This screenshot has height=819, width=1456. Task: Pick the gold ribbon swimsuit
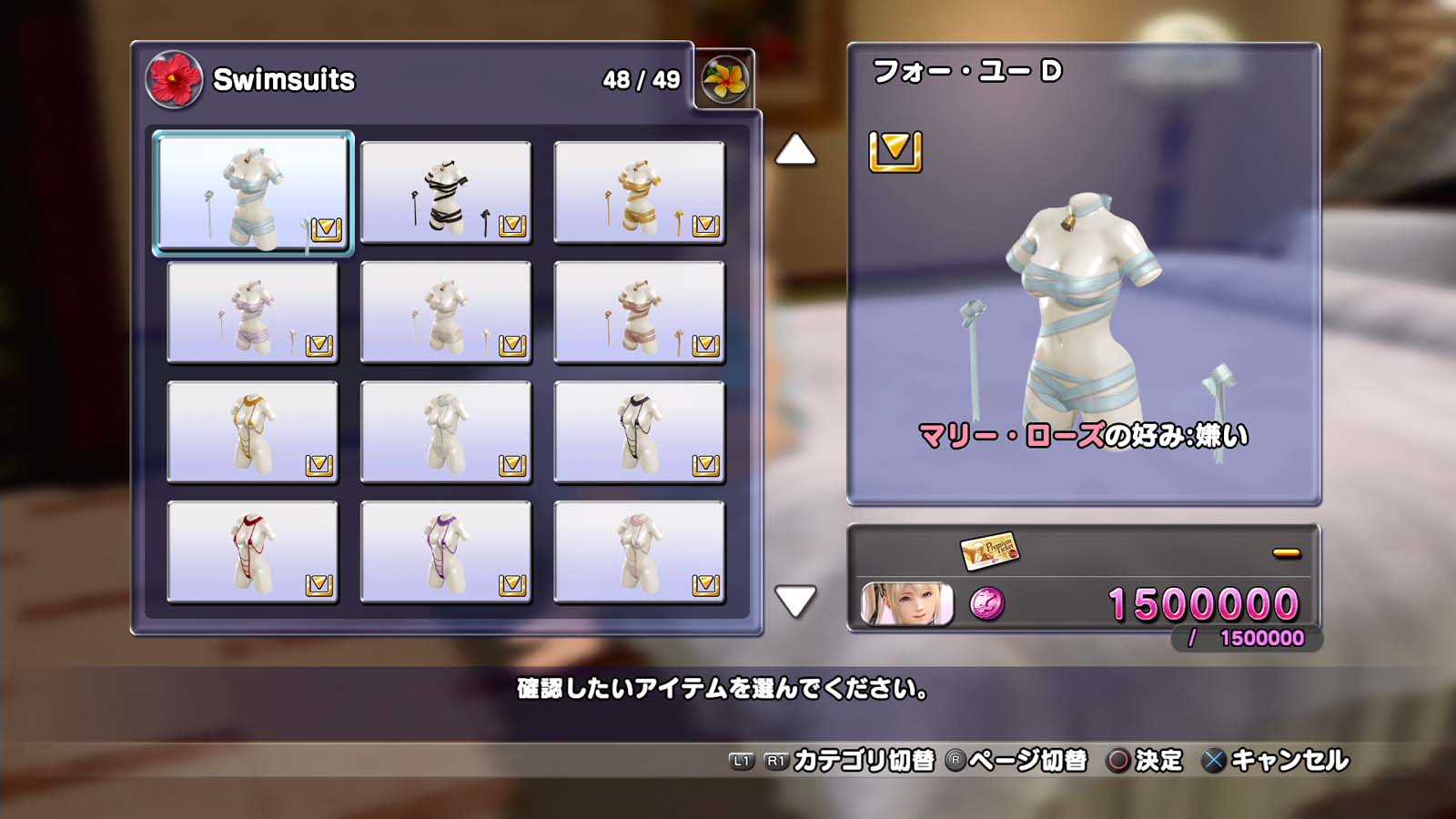(x=639, y=192)
